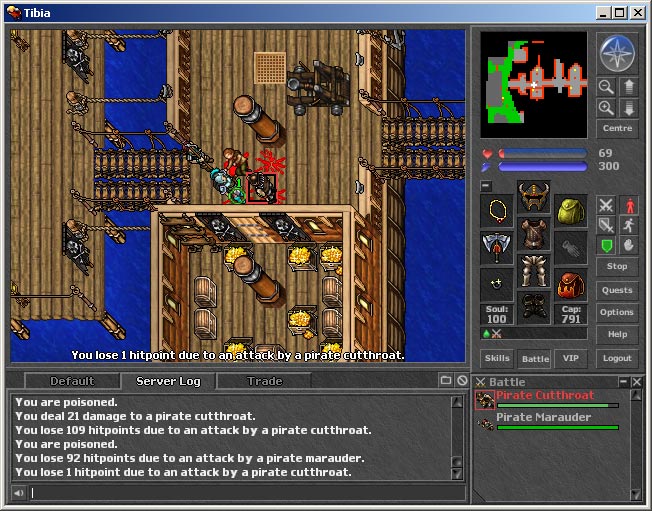The width and height of the screenshot is (652, 511).
Task: Switch to the Trade channel tab
Action: click(264, 381)
